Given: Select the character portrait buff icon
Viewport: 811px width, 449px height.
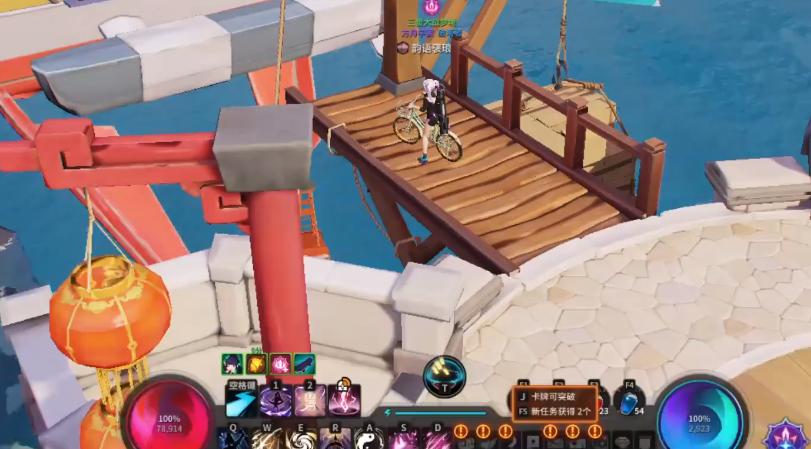Looking at the screenshot, I should pyautogui.click(x=231, y=363).
